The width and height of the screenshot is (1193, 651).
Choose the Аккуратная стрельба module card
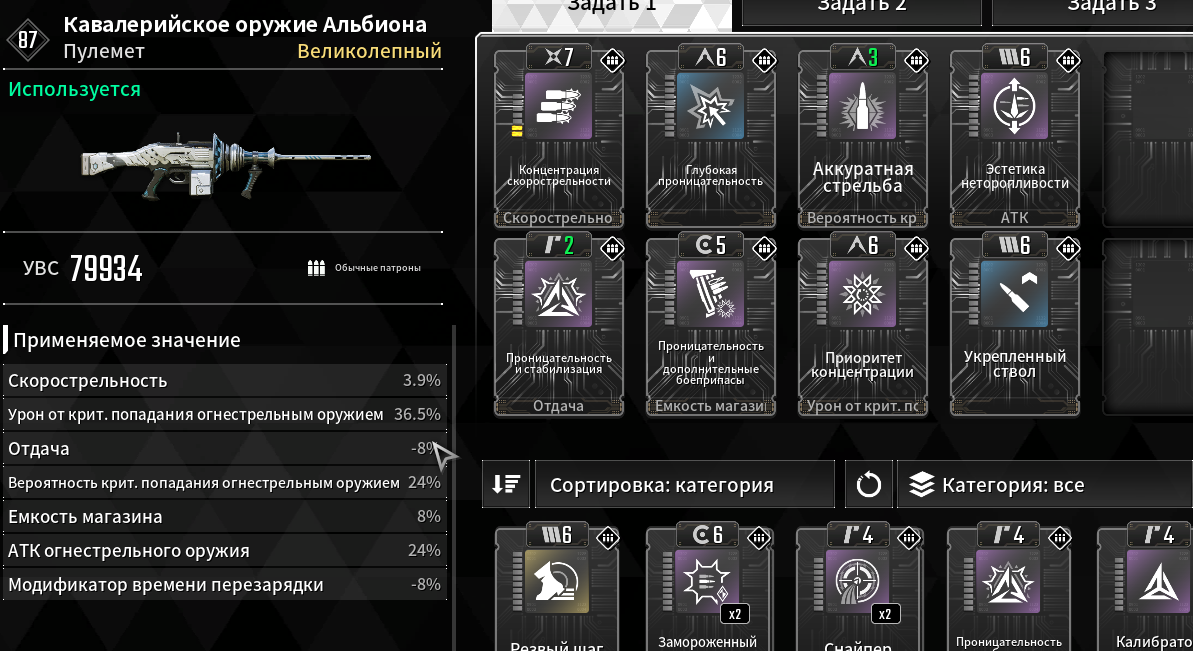(x=862, y=137)
